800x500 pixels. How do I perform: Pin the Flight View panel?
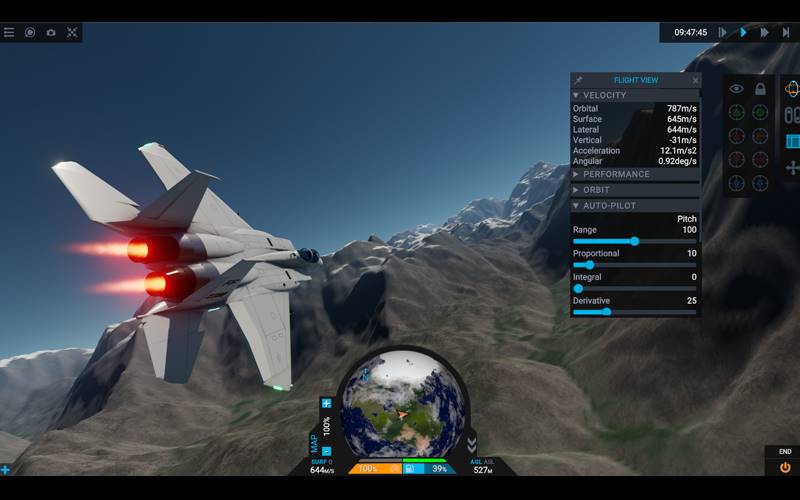pos(578,80)
